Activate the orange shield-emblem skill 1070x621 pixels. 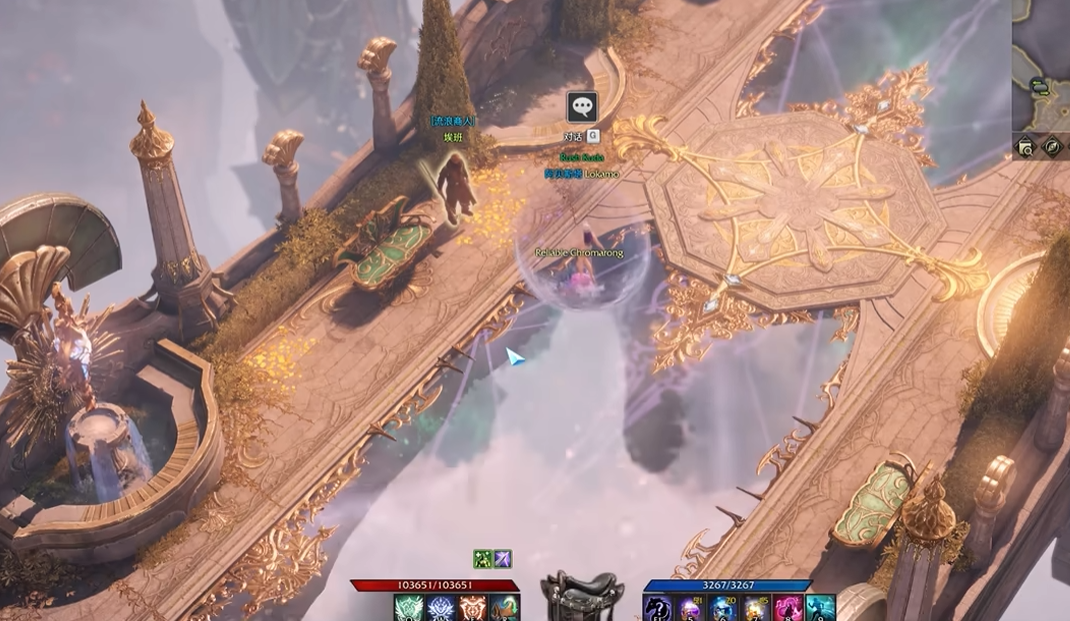[x=472, y=608]
